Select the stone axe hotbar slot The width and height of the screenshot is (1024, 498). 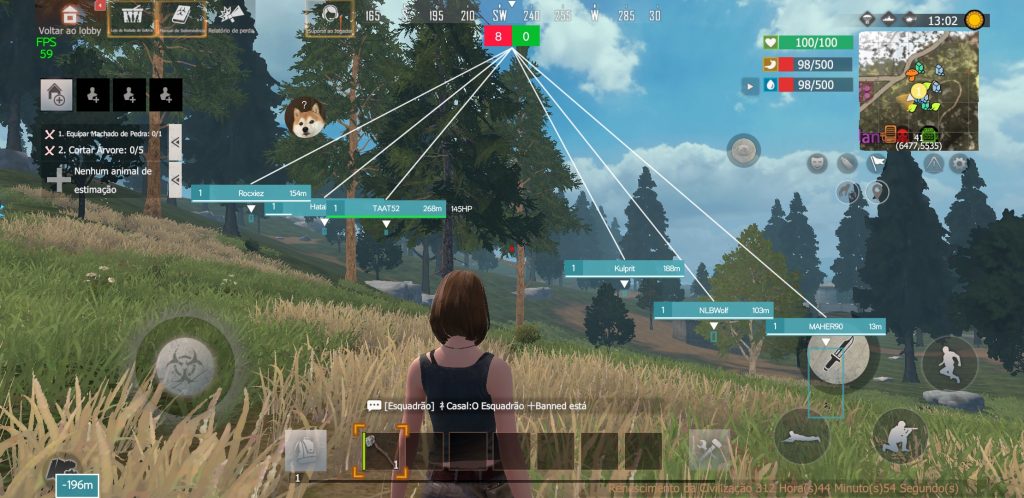pos(380,451)
